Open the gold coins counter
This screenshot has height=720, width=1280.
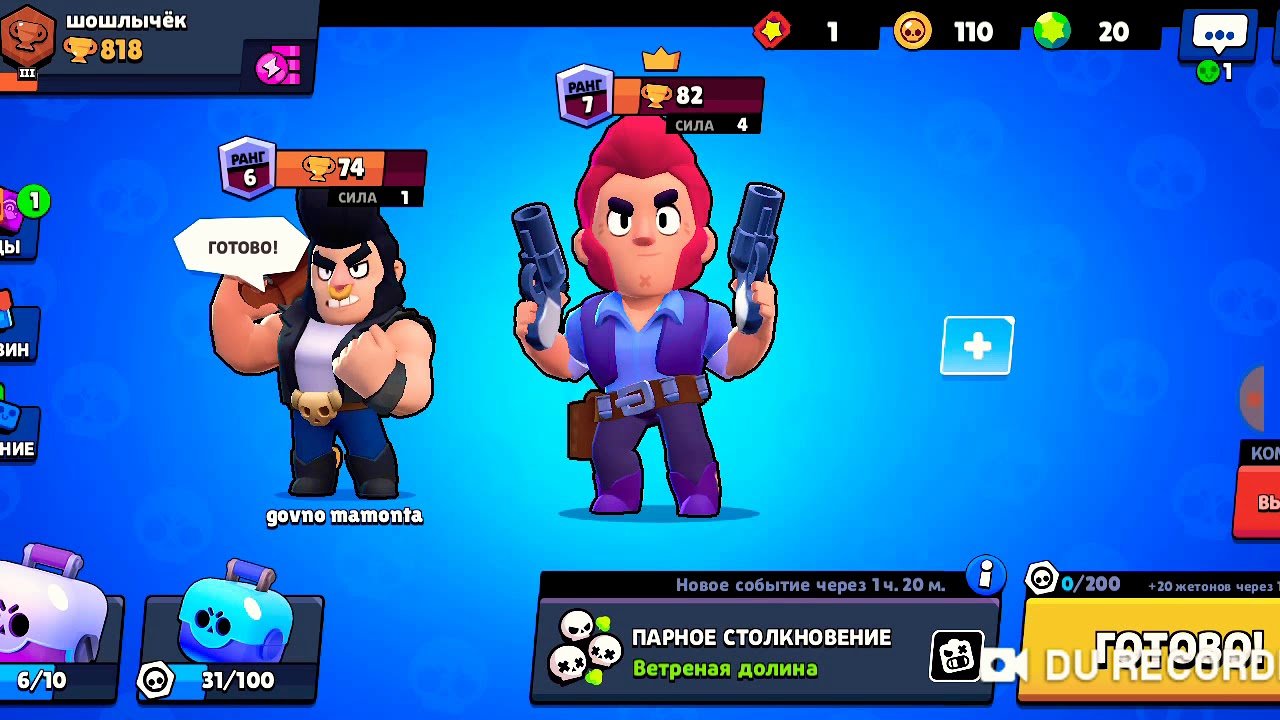click(x=945, y=32)
